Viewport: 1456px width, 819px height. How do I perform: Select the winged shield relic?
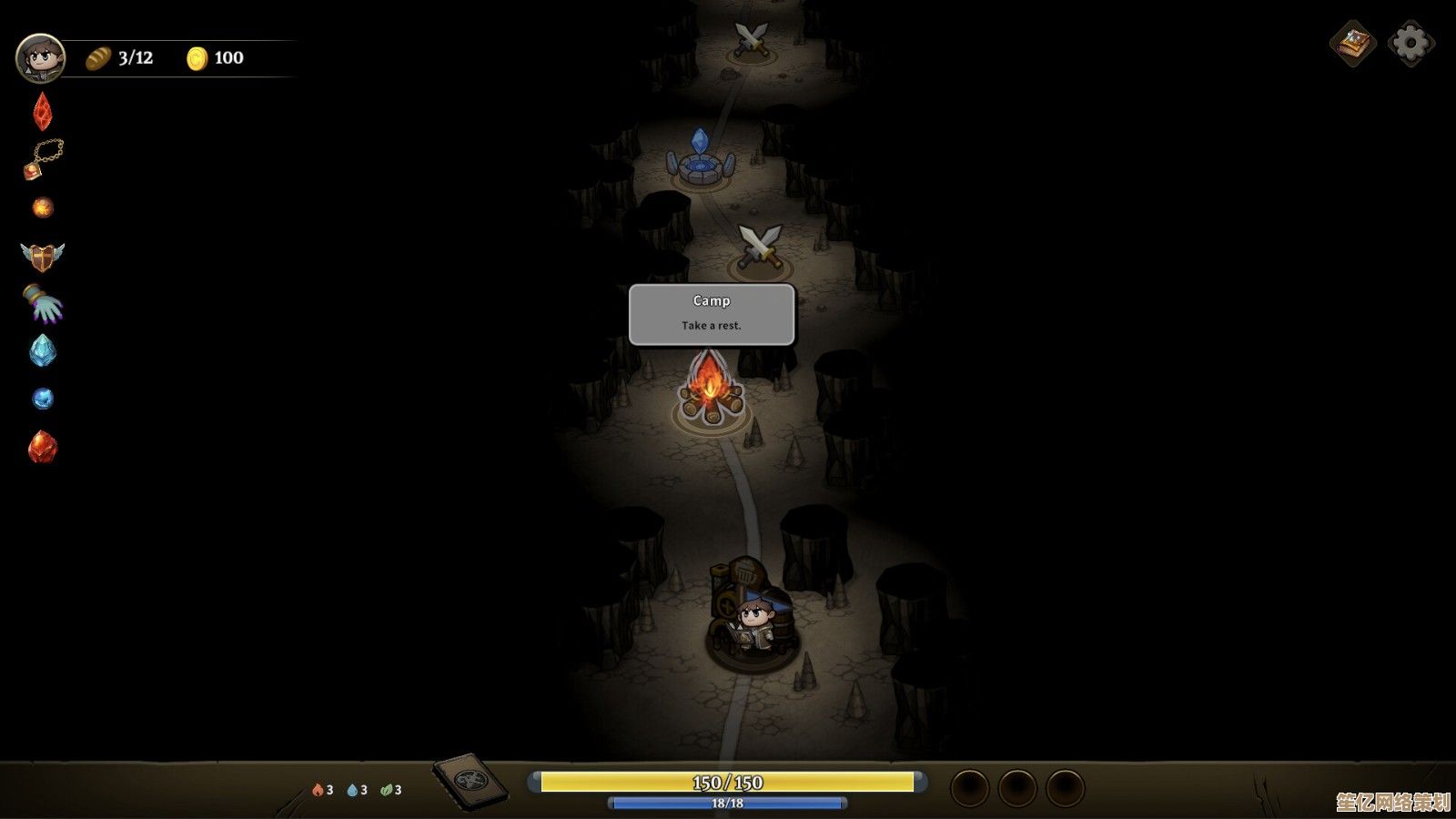coord(43,257)
